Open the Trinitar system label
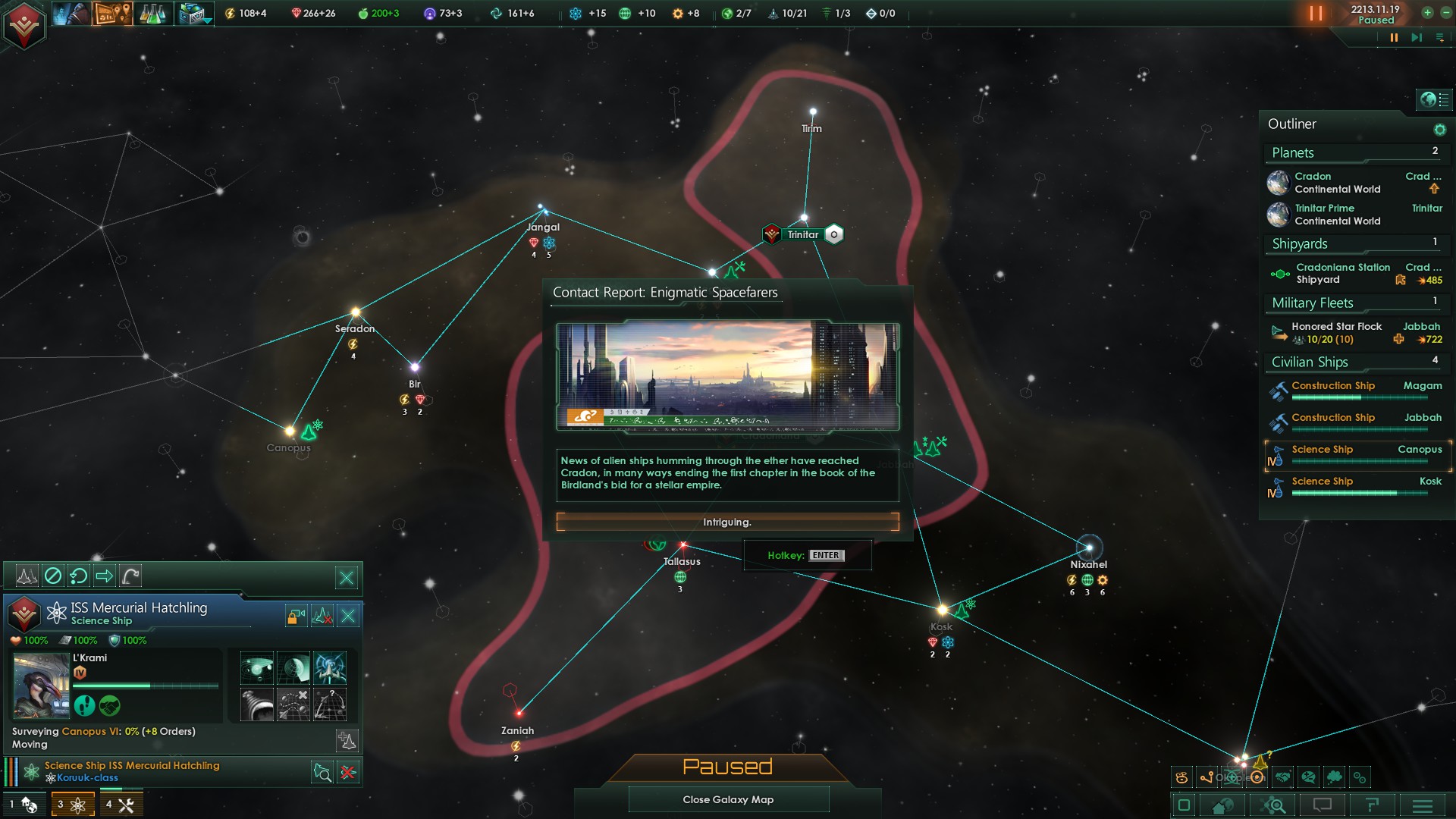This screenshot has height=819, width=1456. pos(802,234)
